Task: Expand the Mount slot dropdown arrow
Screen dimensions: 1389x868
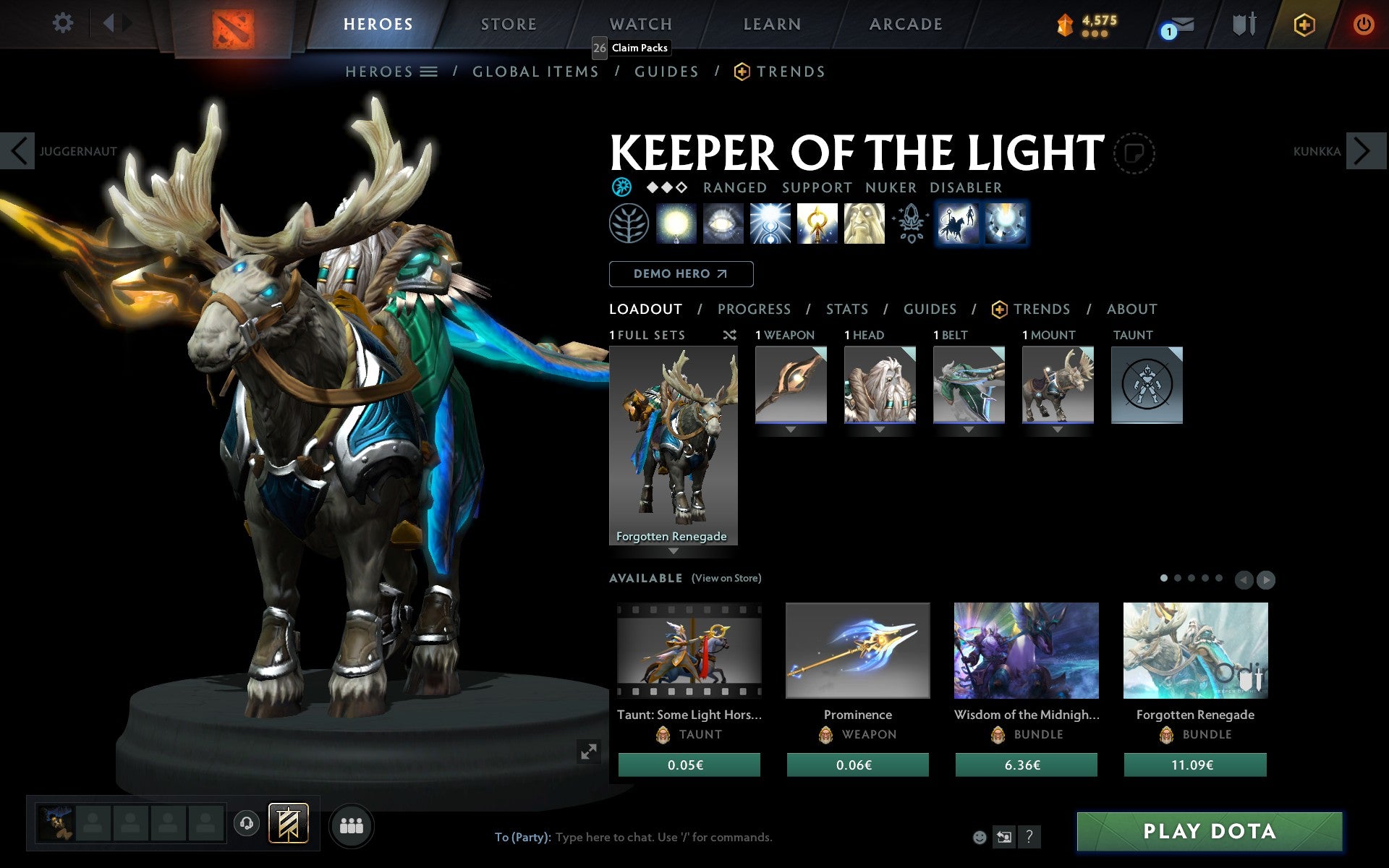Action: [1057, 428]
